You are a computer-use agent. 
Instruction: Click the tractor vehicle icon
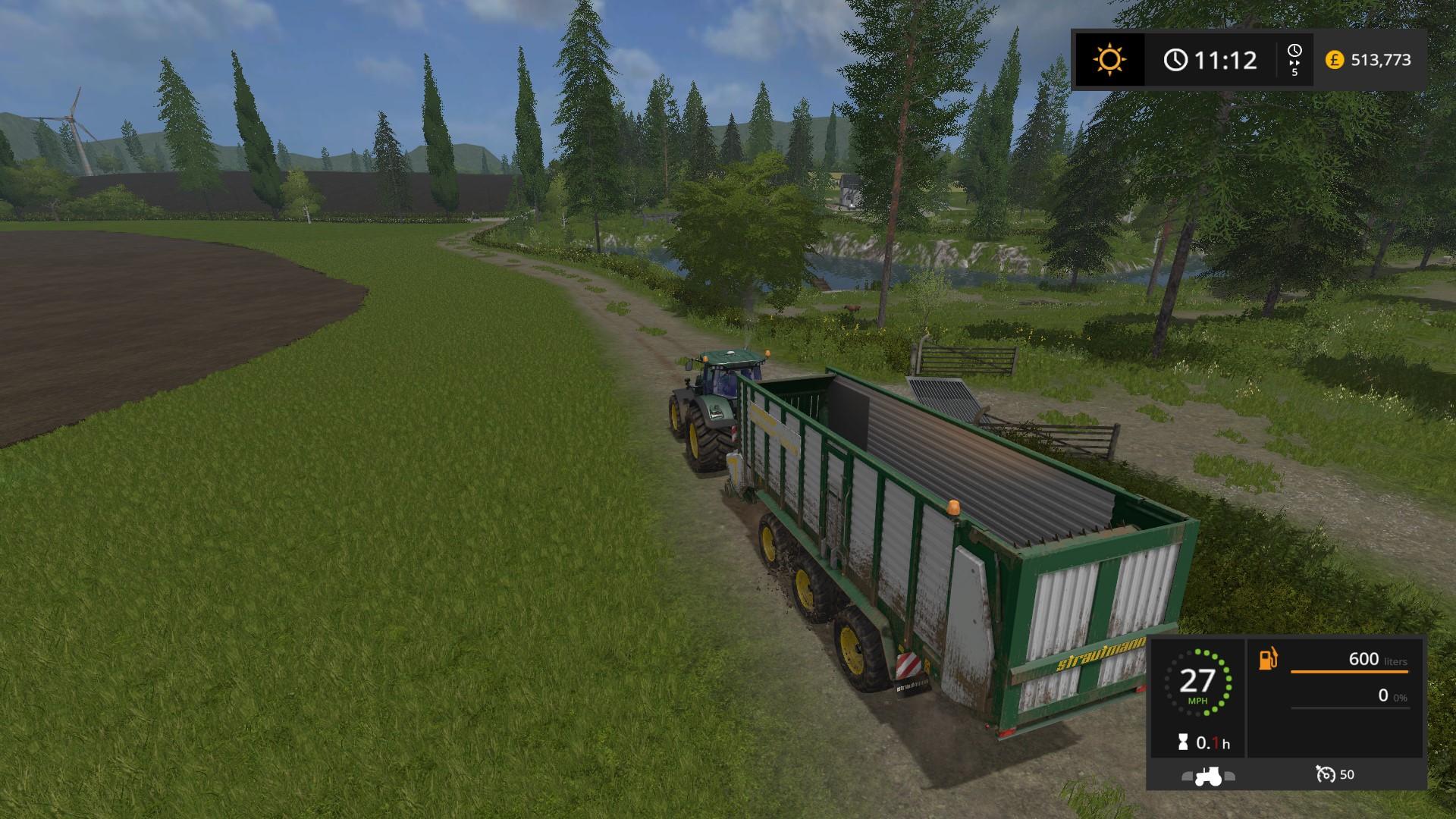coord(1208,776)
